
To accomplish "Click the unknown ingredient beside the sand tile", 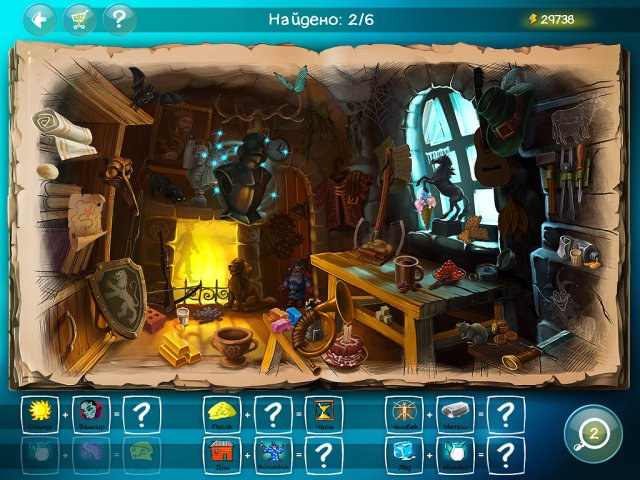I will 272,412.
